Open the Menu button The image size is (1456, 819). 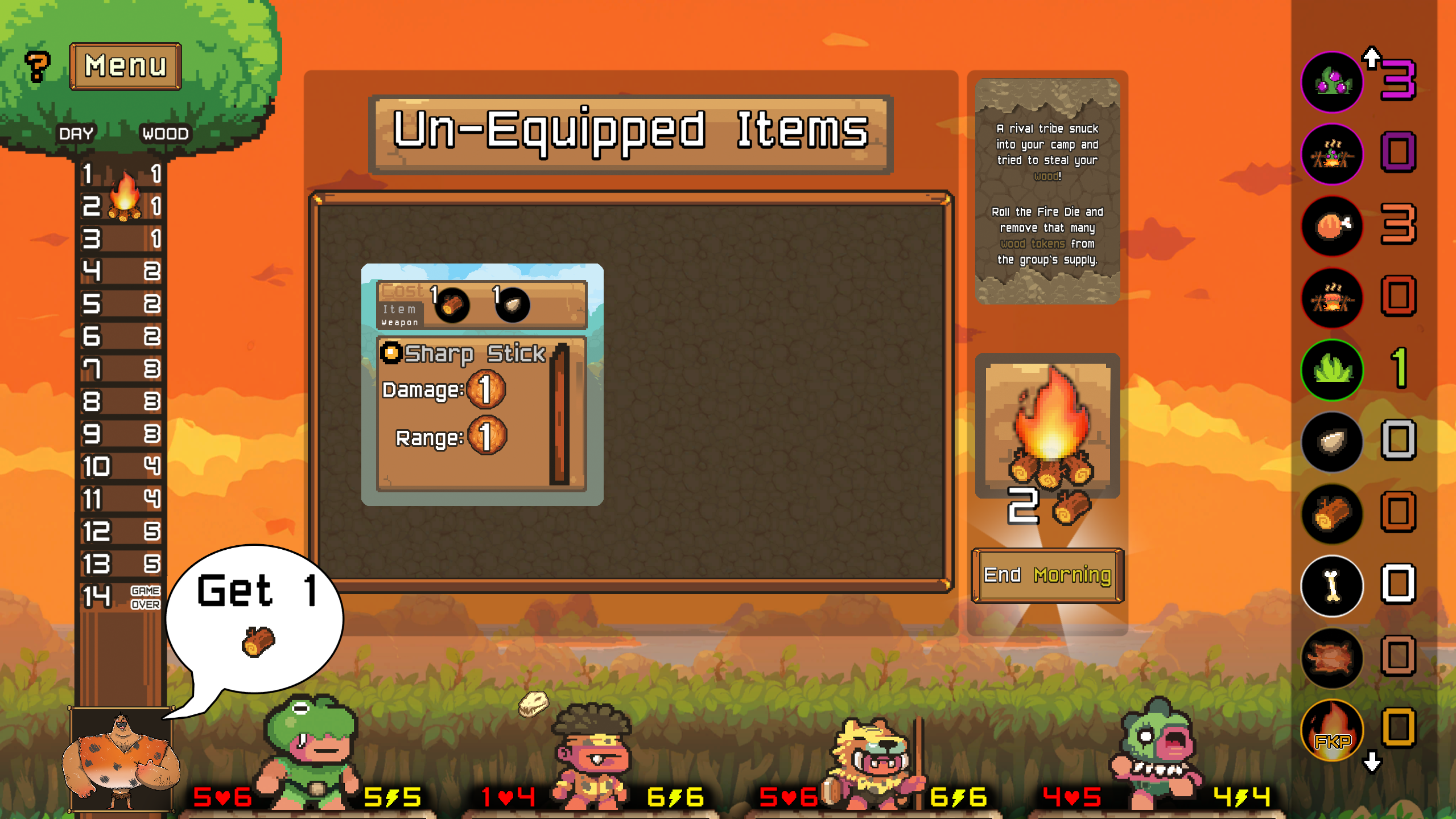tap(125, 66)
